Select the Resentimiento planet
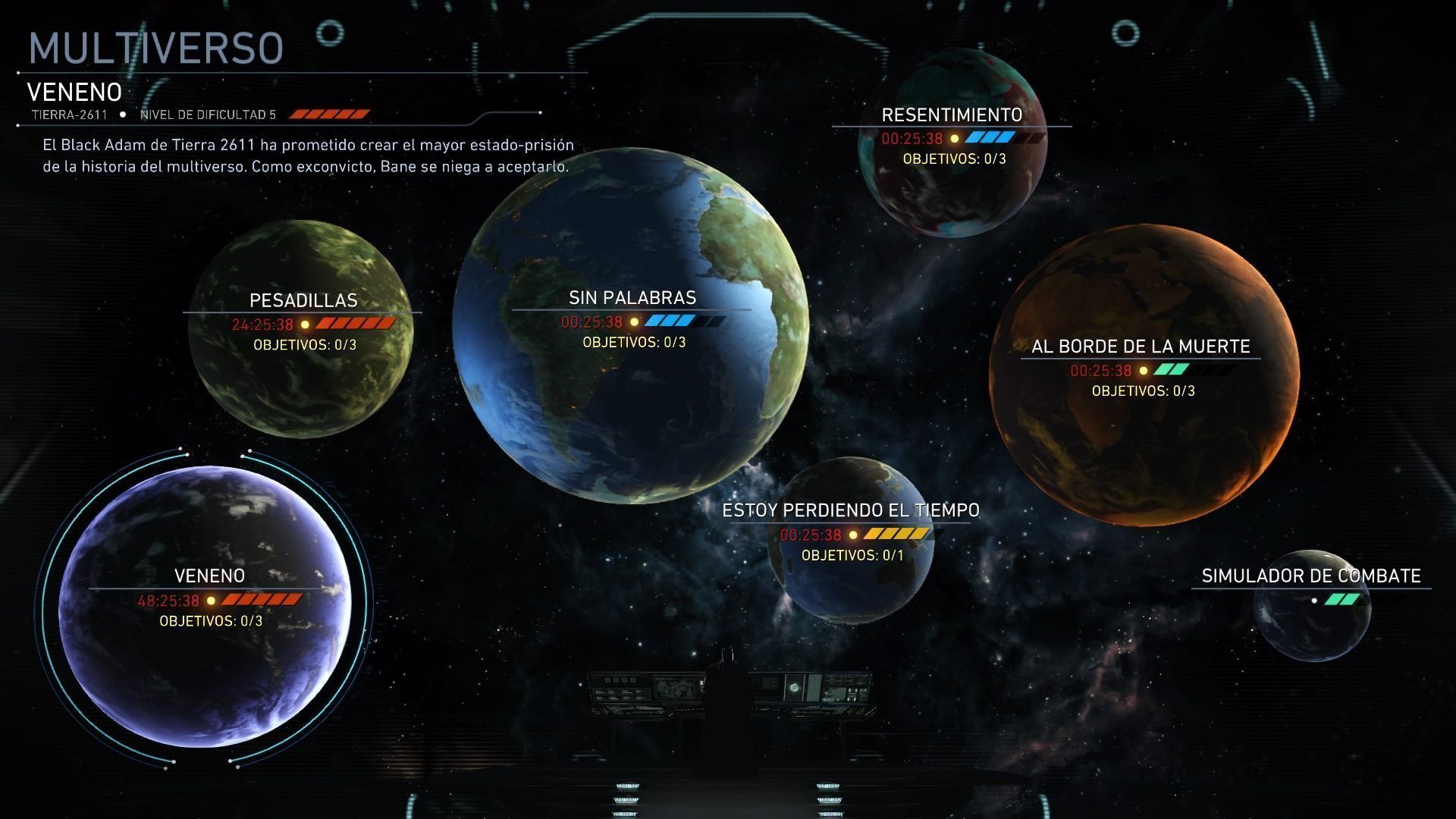The width and height of the screenshot is (1456, 819). point(952,144)
